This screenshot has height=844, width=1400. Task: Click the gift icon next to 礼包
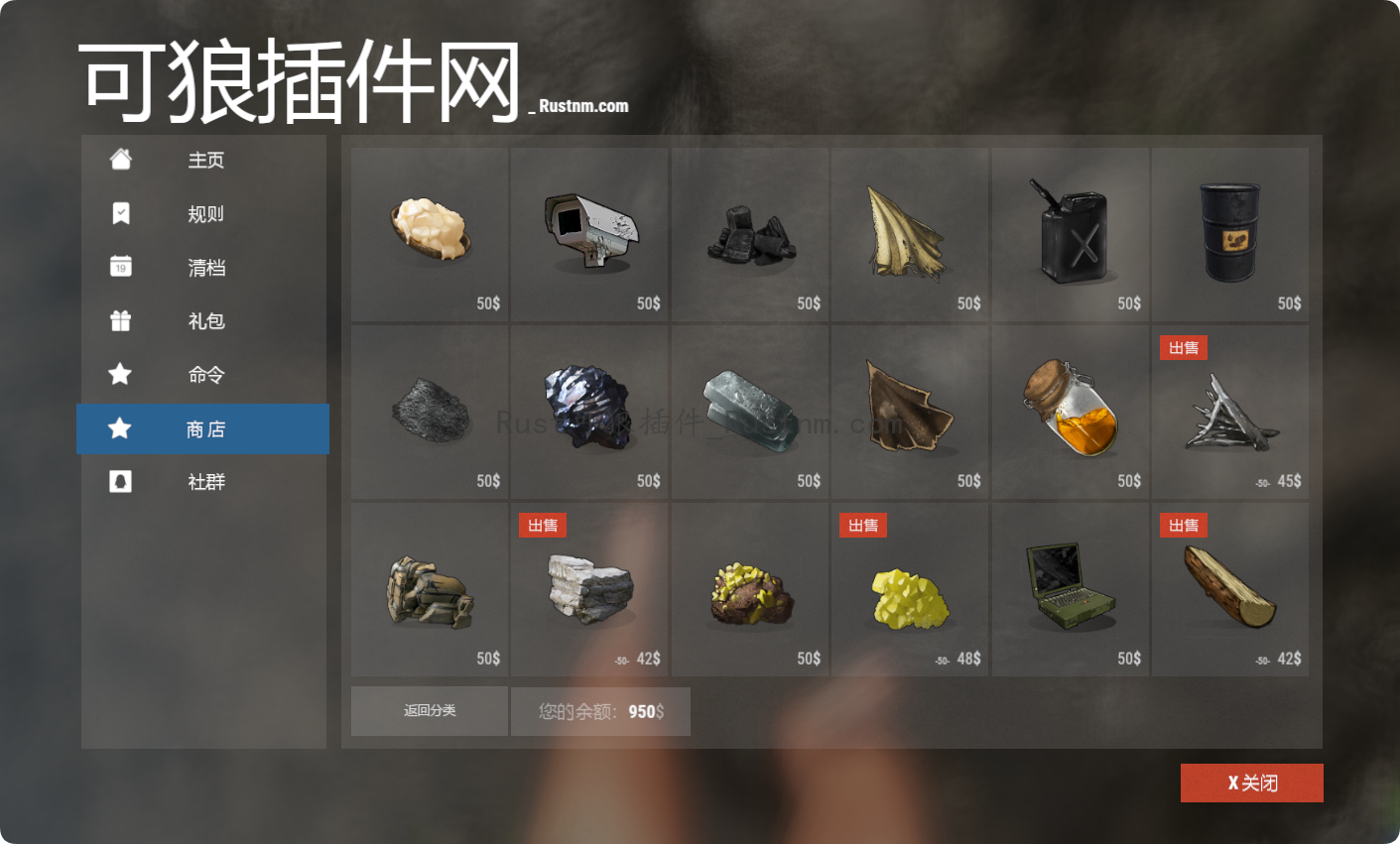click(119, 320)
